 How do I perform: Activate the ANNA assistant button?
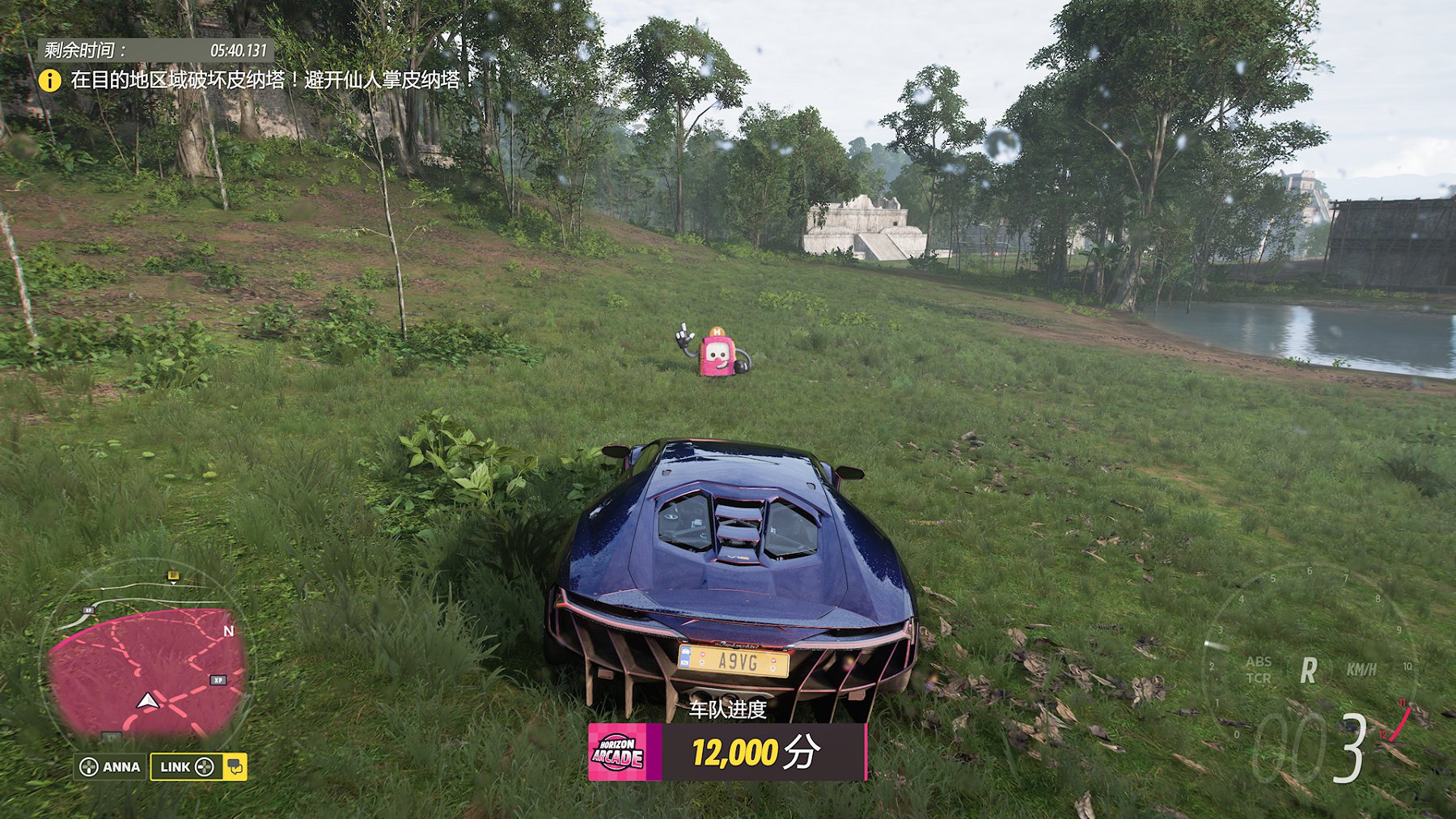pos(110,766)
